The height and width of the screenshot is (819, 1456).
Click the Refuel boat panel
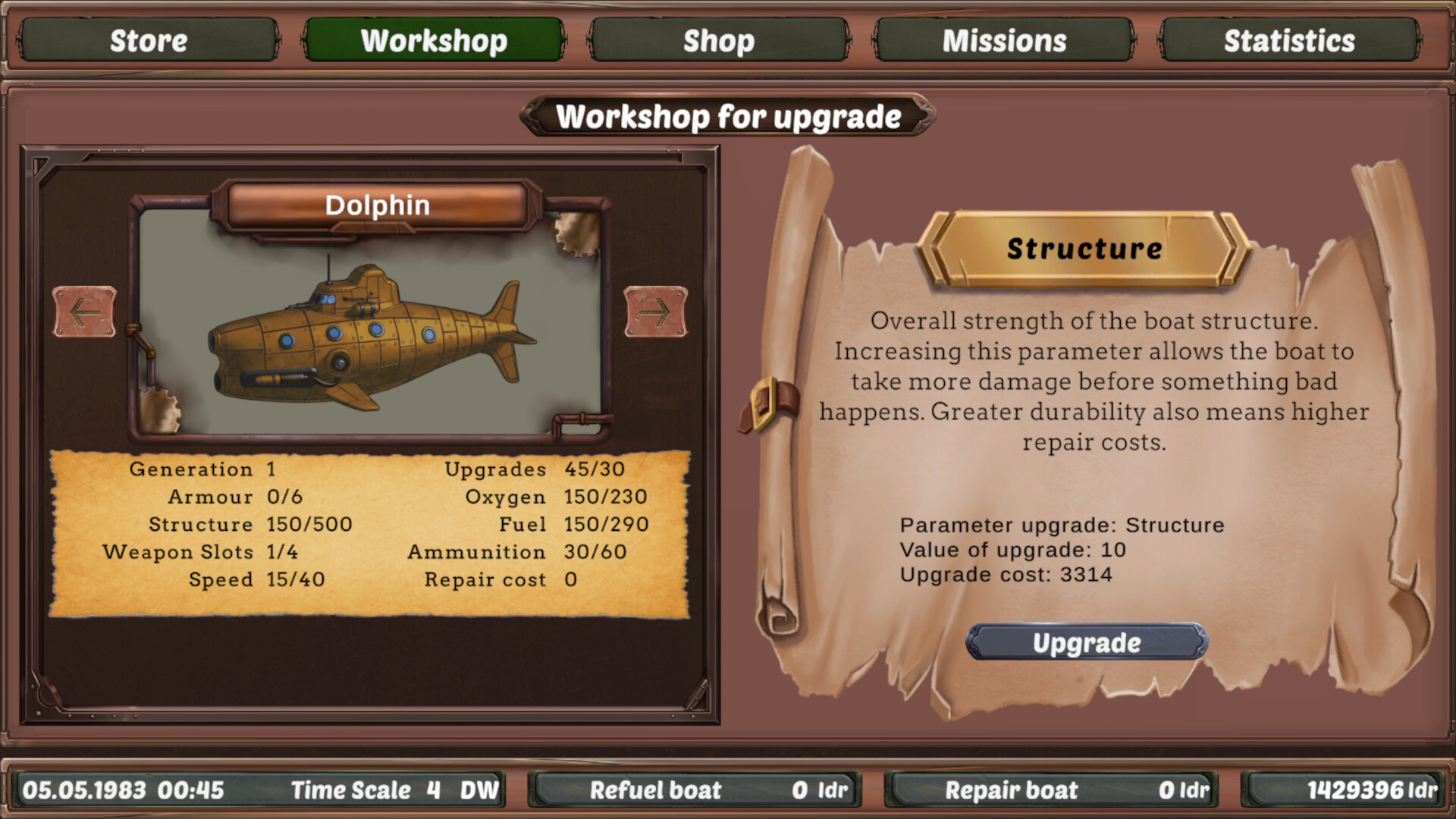coord(694,790)
